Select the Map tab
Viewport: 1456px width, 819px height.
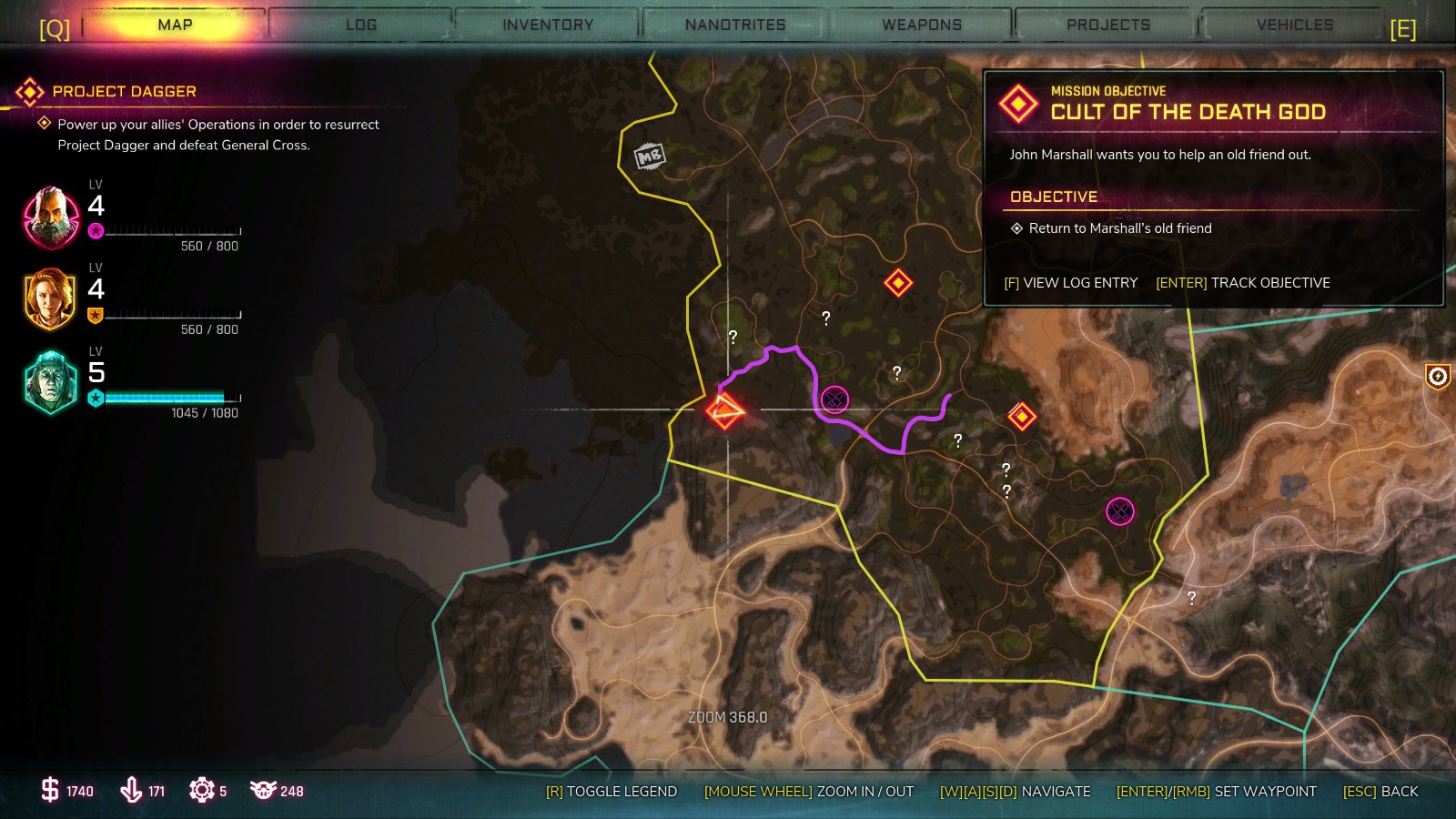point(175,25)
